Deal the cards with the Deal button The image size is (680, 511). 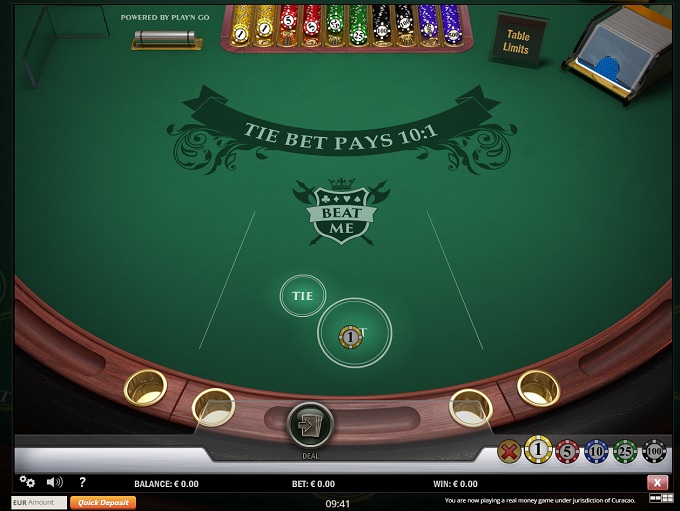click(310, 424)
